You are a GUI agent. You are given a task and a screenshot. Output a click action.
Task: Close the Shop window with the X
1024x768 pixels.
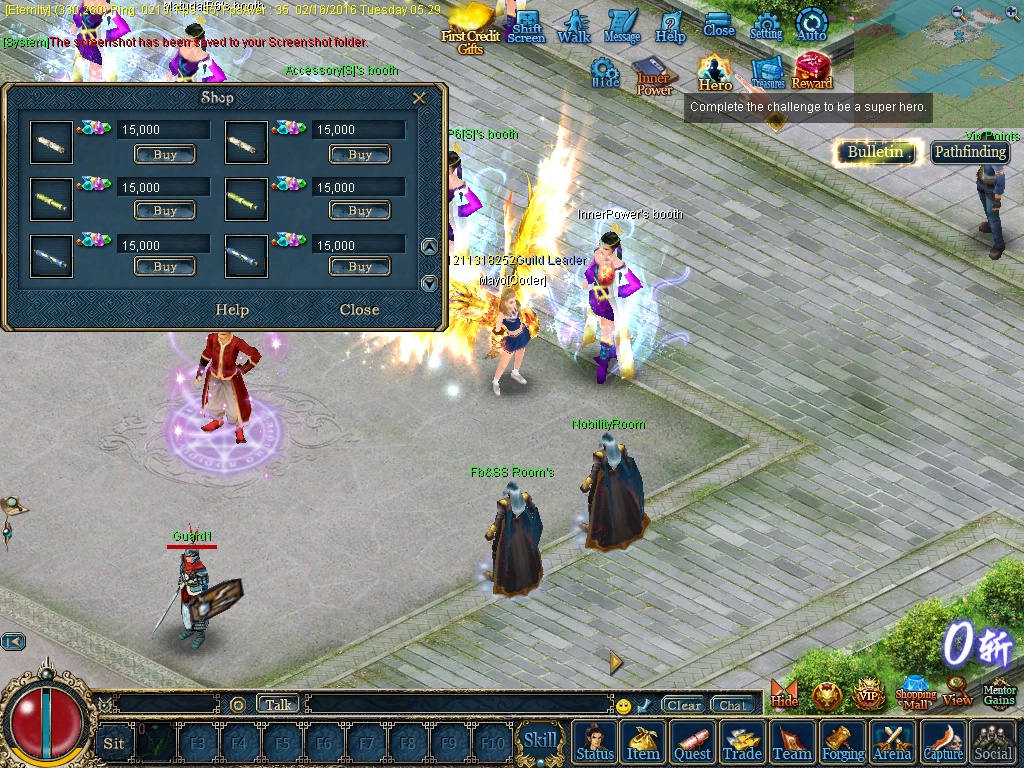[420, 98]
